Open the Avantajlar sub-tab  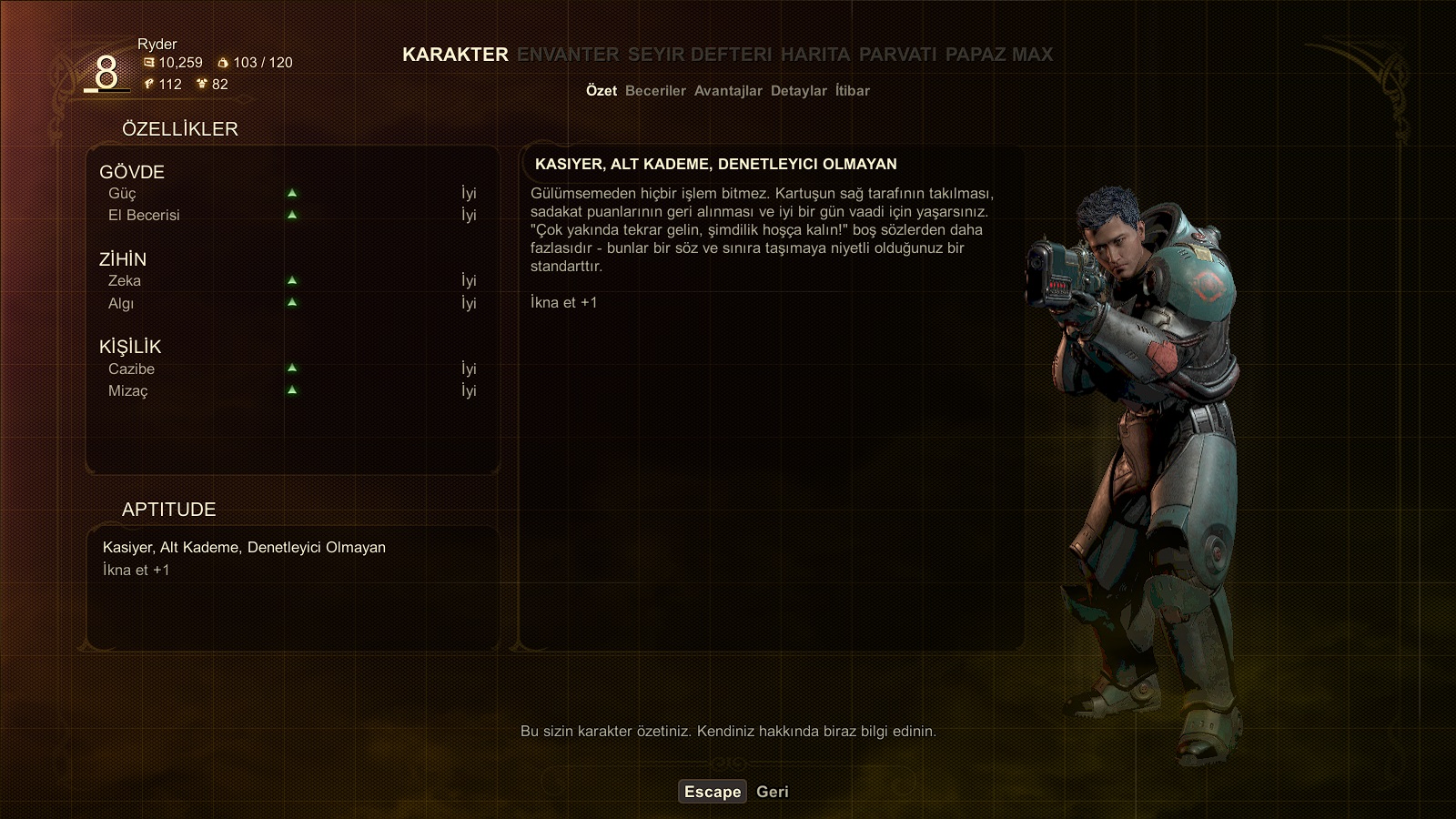(728, 91)
